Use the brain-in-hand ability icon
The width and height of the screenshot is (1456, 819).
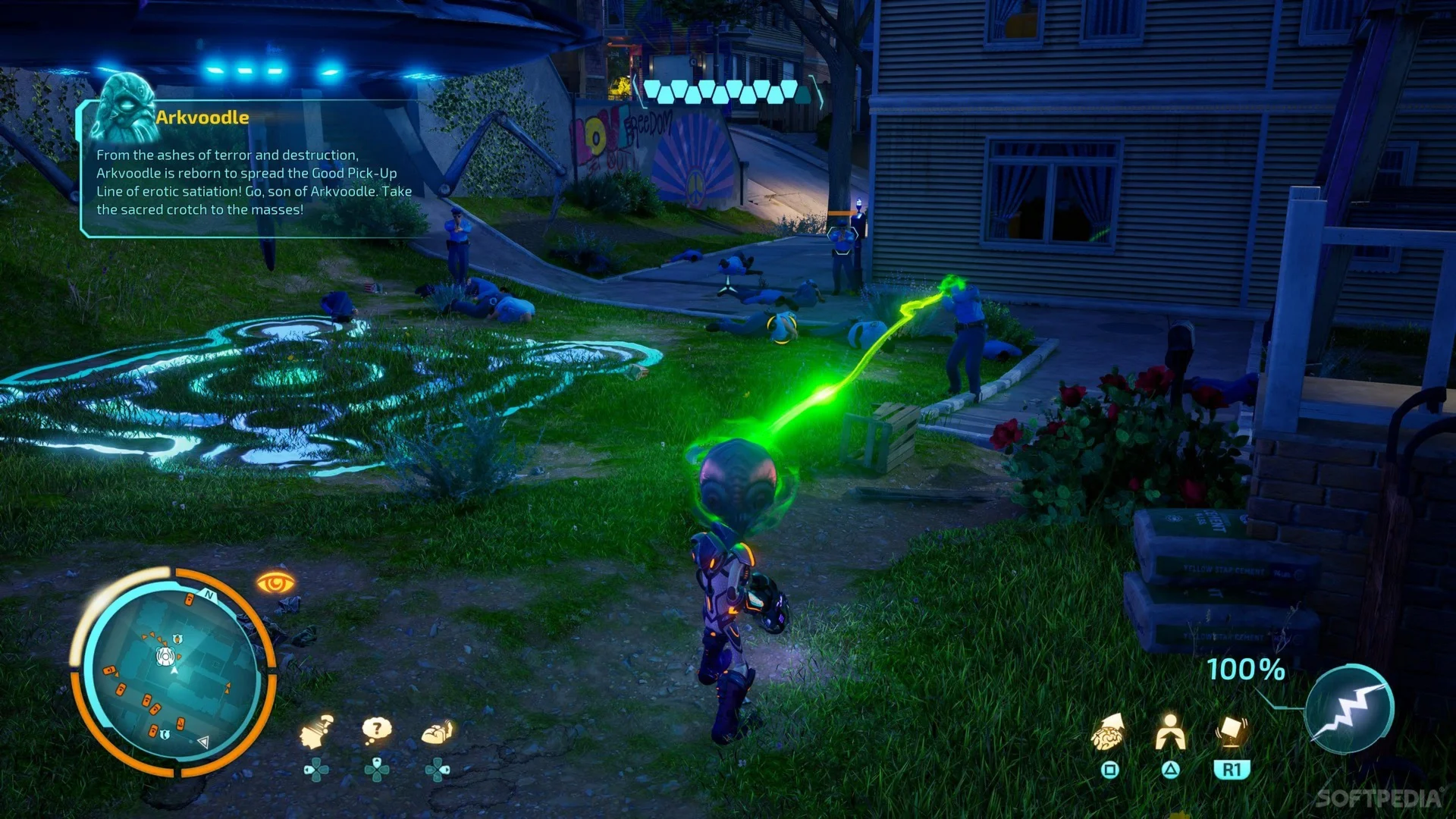[x=438, y=732]
